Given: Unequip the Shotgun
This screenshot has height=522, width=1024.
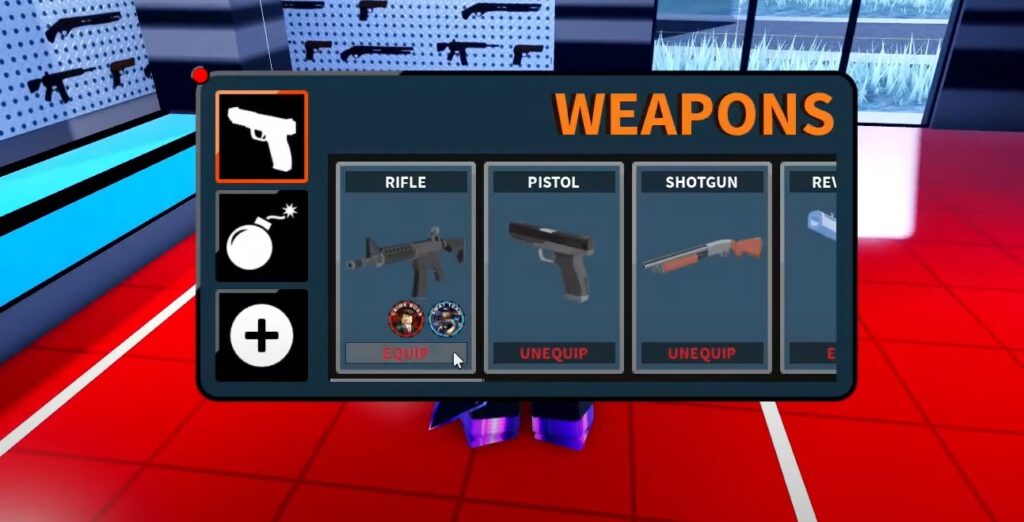Looking at the screenshot, I should [x=701, y=353].
